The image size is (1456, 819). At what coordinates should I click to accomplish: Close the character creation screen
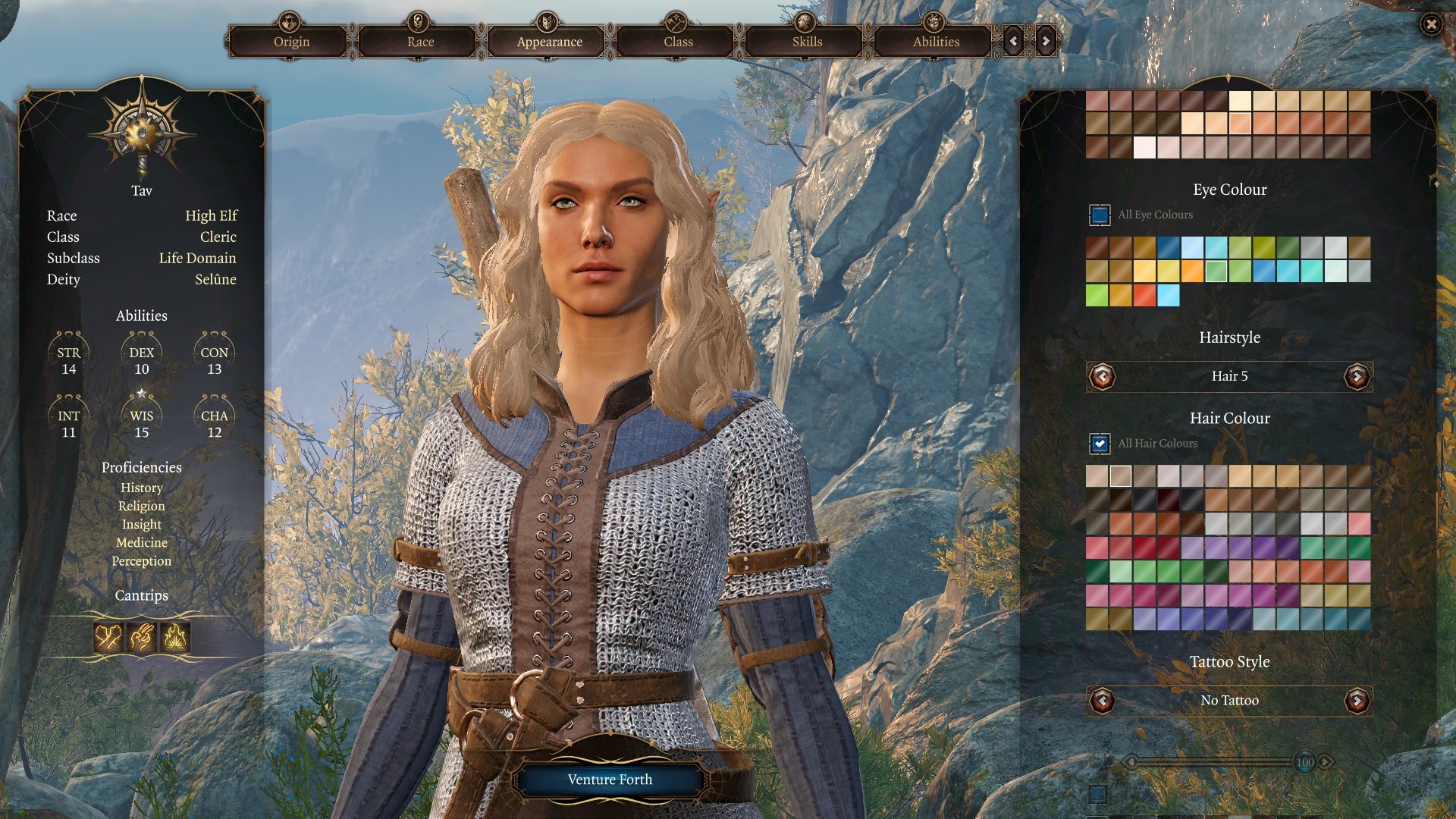click(x=1431, y=25)
